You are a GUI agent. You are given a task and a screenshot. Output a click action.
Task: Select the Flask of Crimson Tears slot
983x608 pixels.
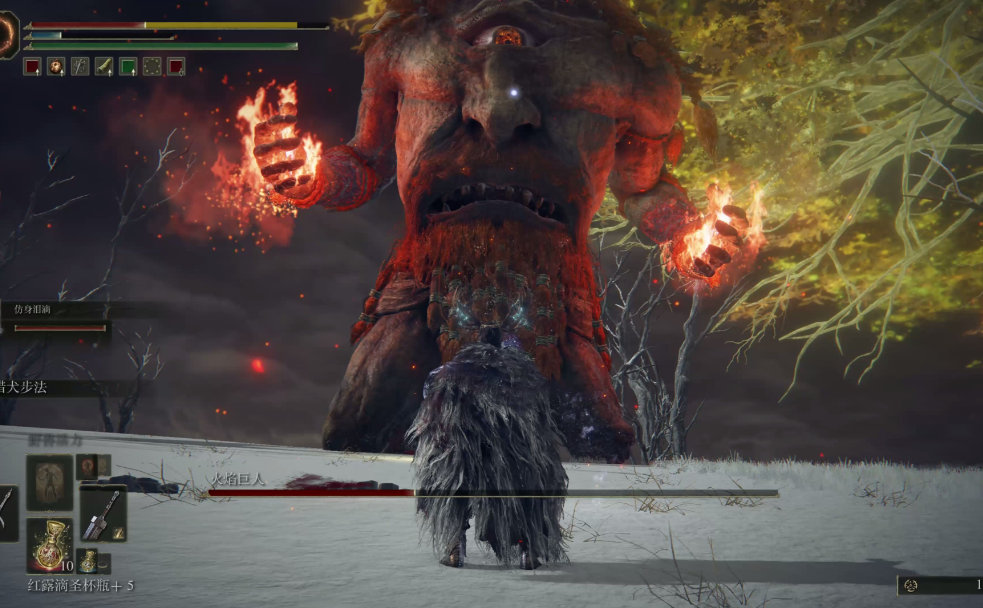[48, 546]
